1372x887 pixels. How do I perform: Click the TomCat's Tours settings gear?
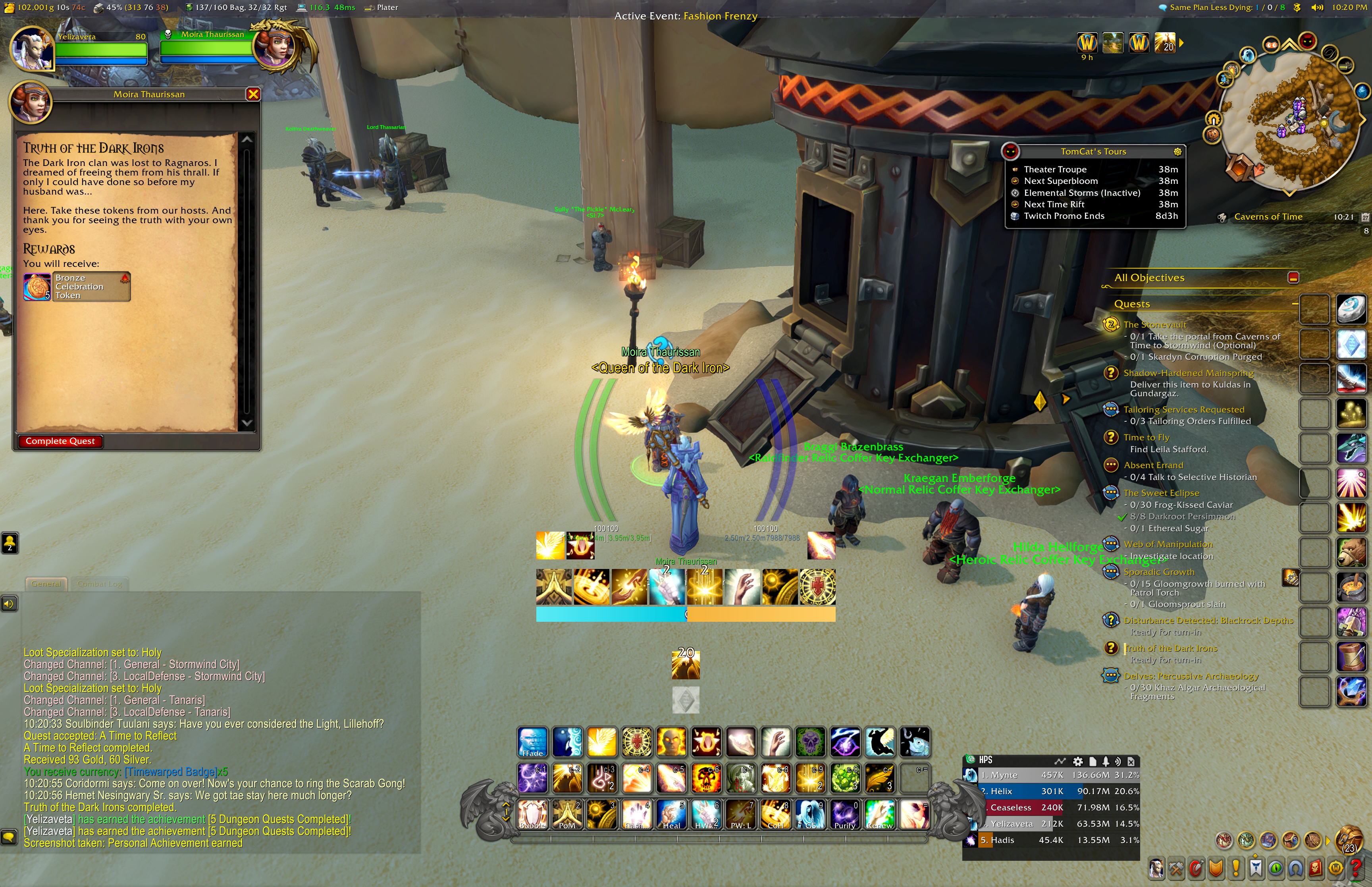point(1177,152)
